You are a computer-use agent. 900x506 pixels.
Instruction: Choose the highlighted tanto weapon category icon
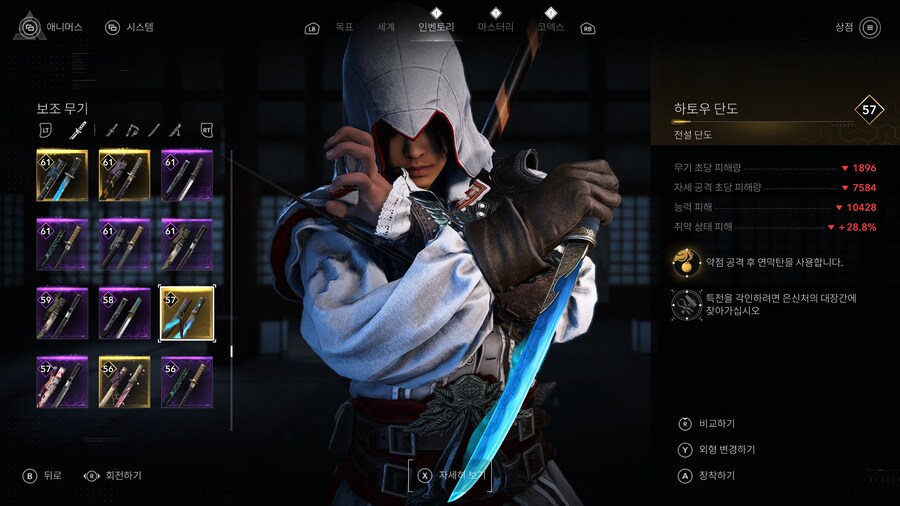(77, 130)
